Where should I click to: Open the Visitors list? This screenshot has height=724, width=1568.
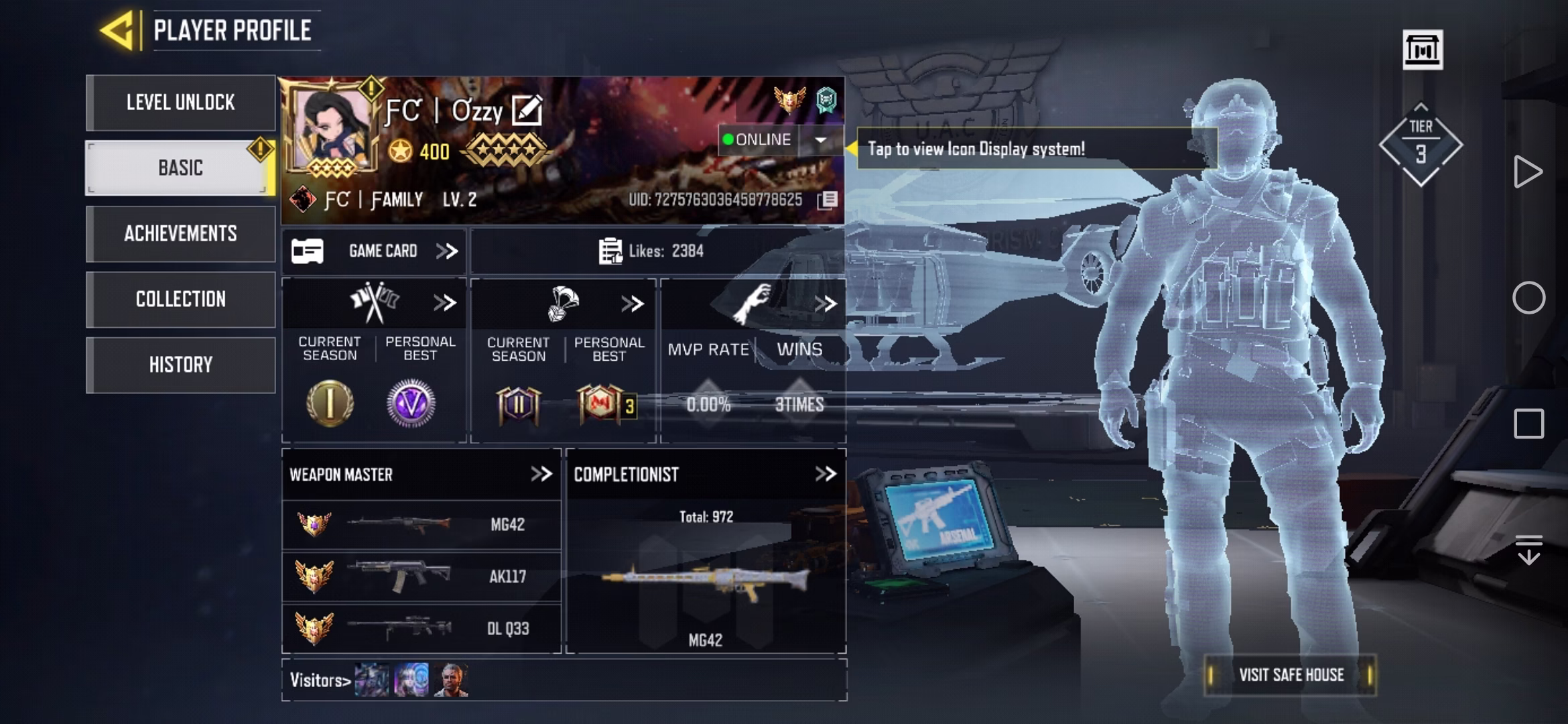(320, 680)
